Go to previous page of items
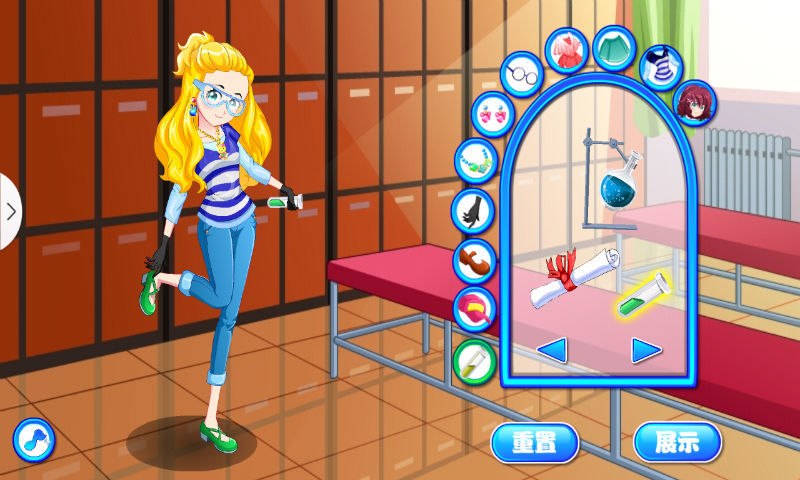The width and height of the screenshot is (800, 480). pos(552,350)
